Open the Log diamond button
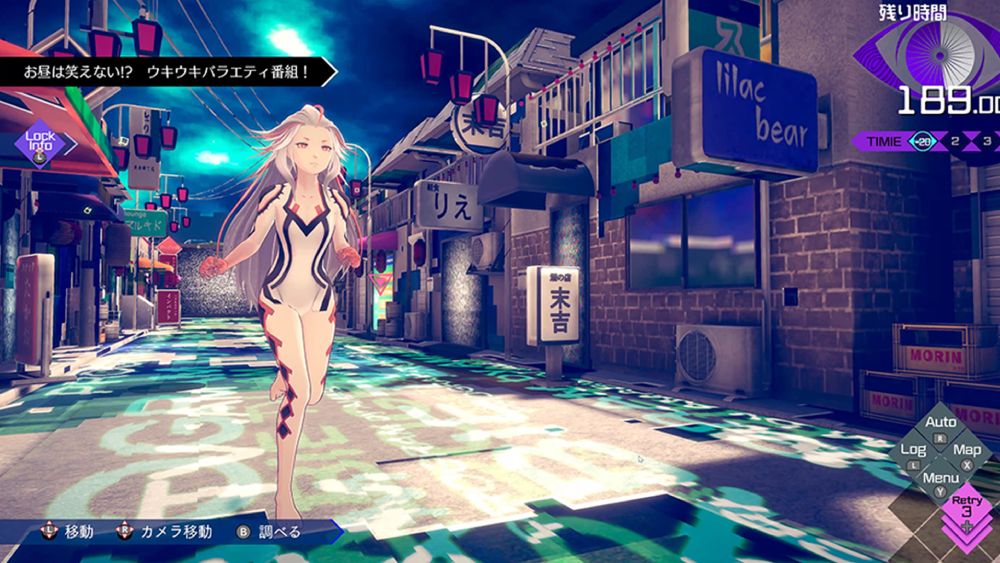This screenshot has width=1000, height=563. point(914,453)
